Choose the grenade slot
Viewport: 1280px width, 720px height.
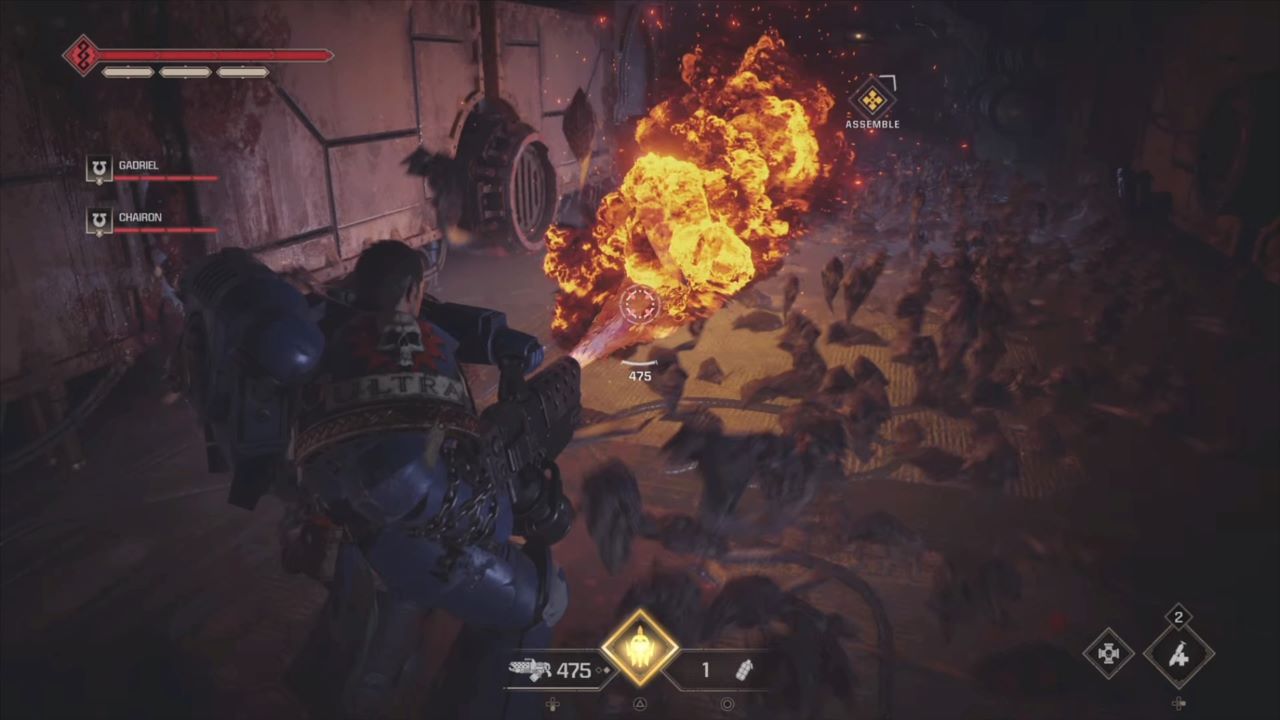pos(743,670)
